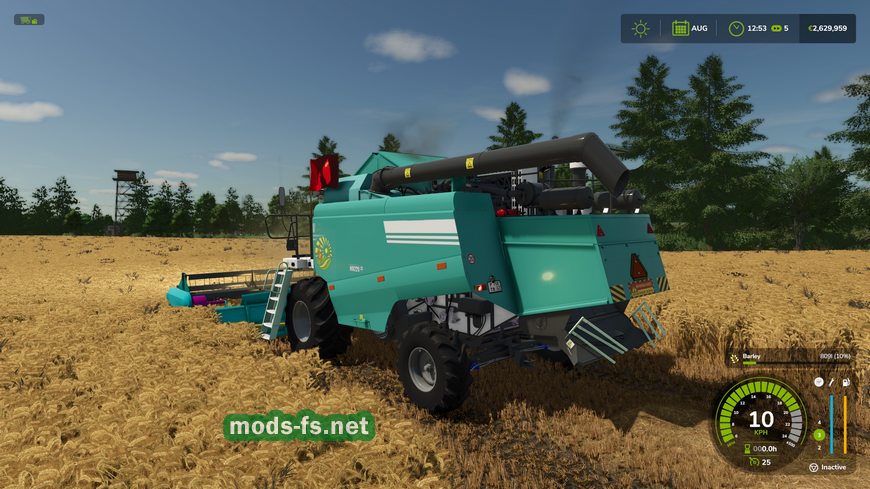Click the wrench vehicle damage icon
870x489 pixels.
pyautogui.click(x=832, y=382)
